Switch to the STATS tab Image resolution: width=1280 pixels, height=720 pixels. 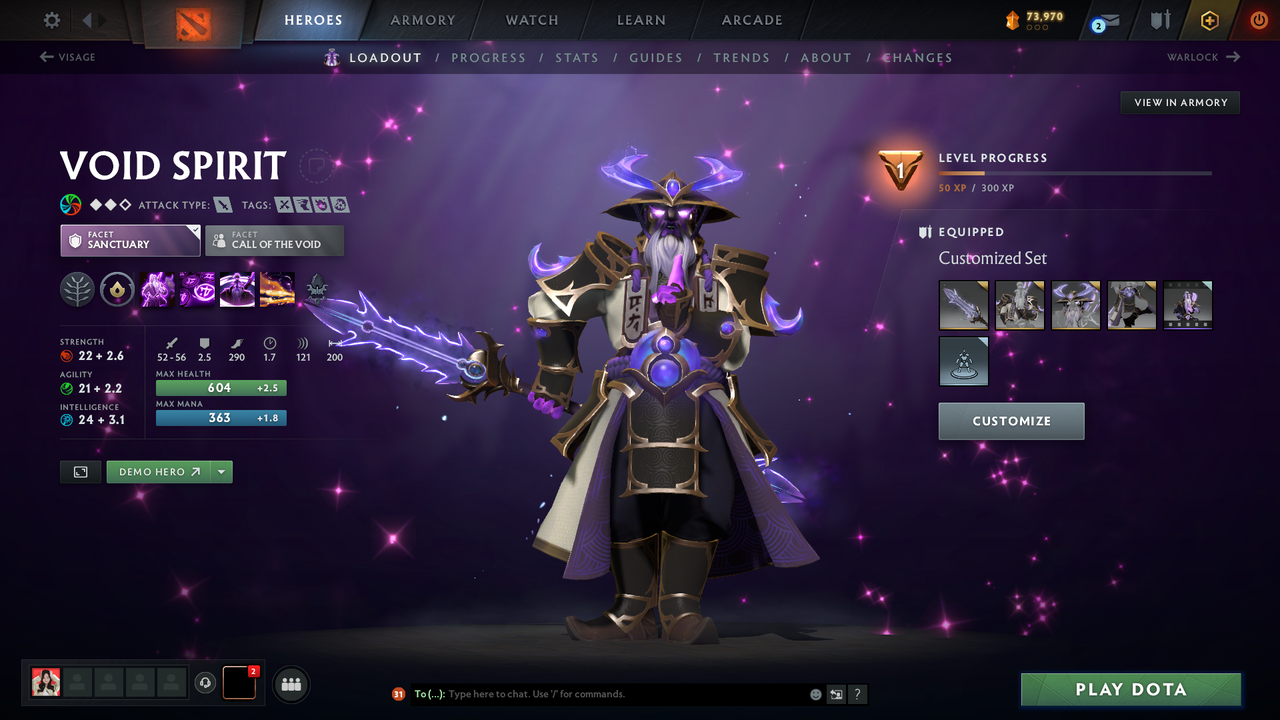(577, 57)
